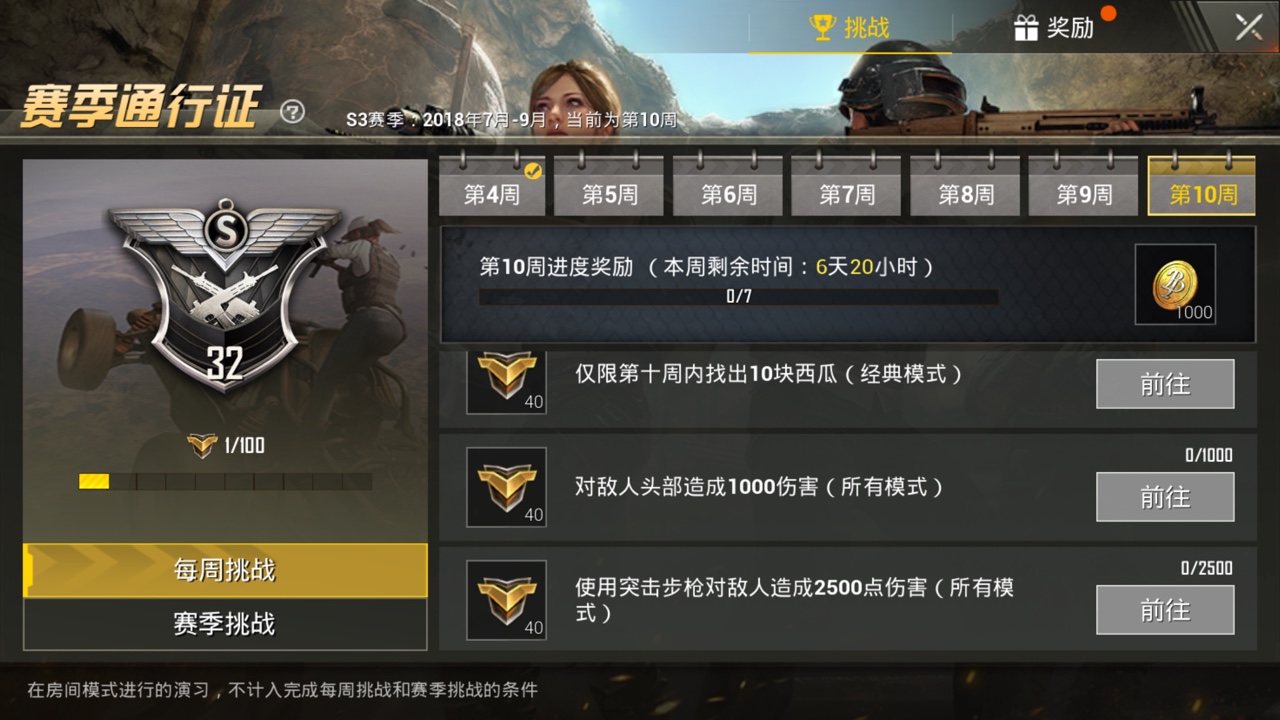The width and height of the screenshot is (1280, 720).
Task: Close the season pass screen with the X
Action: tap(1247, 27)
